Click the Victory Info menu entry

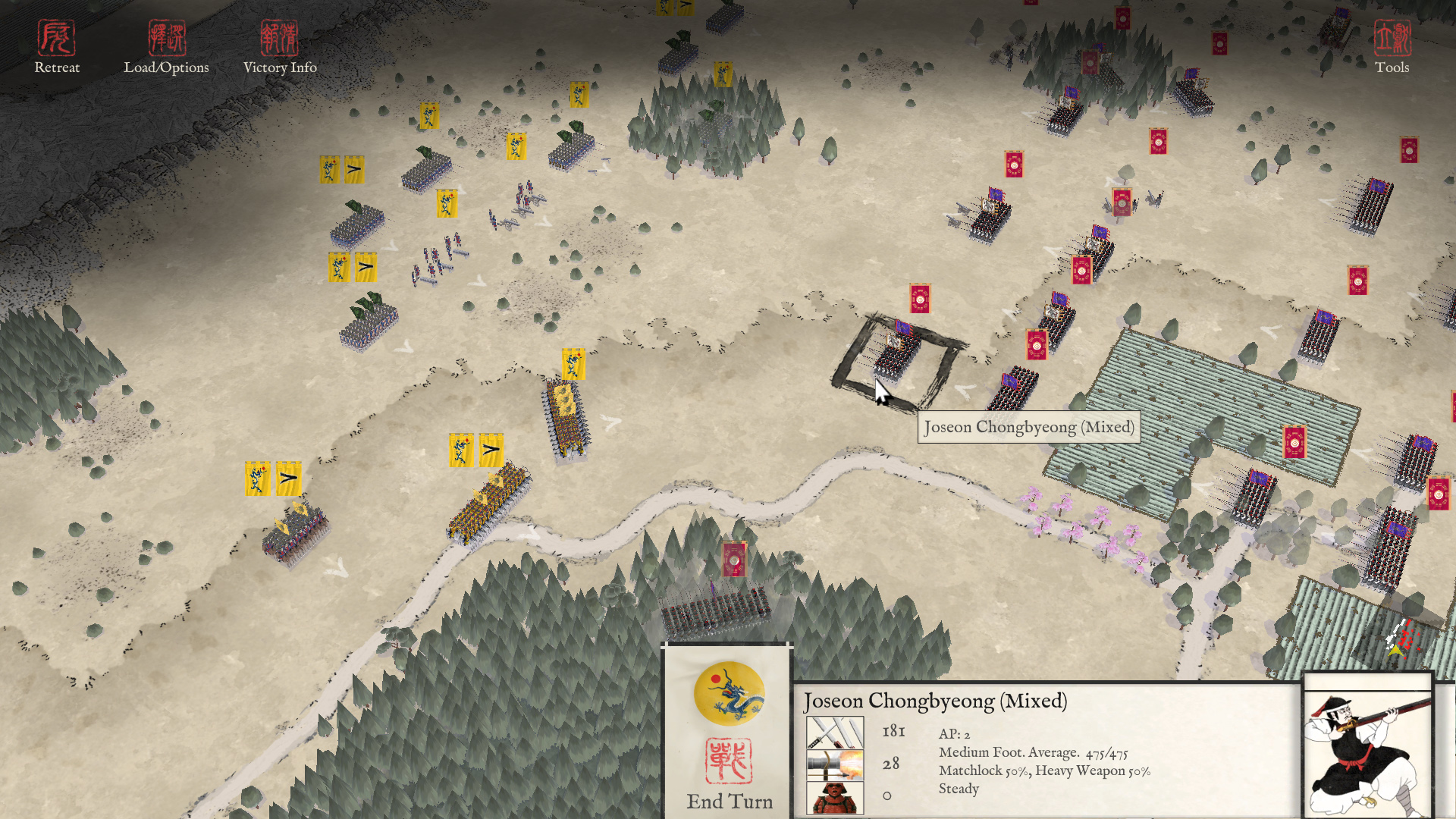281,67
